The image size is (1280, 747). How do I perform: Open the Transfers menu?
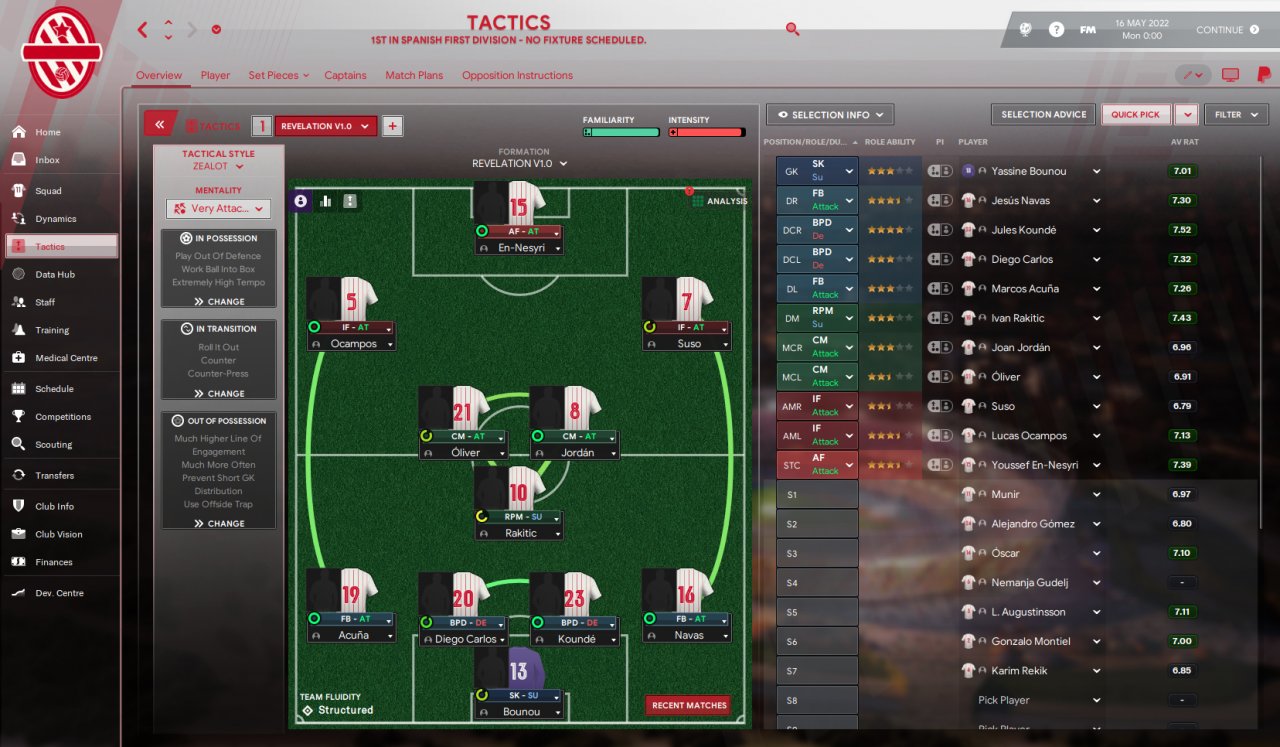point(54,475)
